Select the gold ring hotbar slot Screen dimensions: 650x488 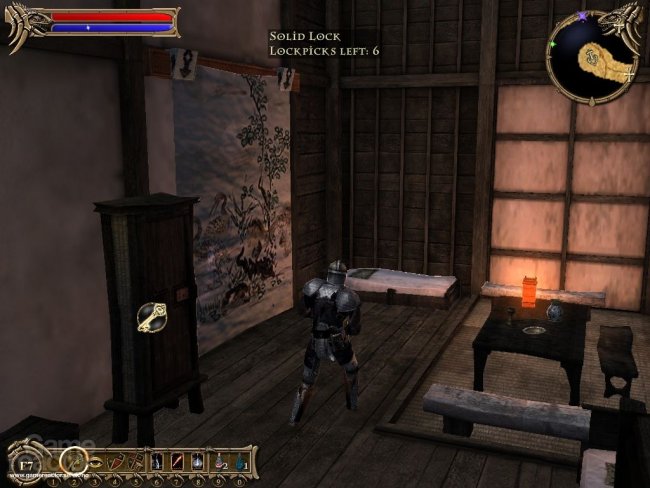pyautogui.click(x=96, y=462)
